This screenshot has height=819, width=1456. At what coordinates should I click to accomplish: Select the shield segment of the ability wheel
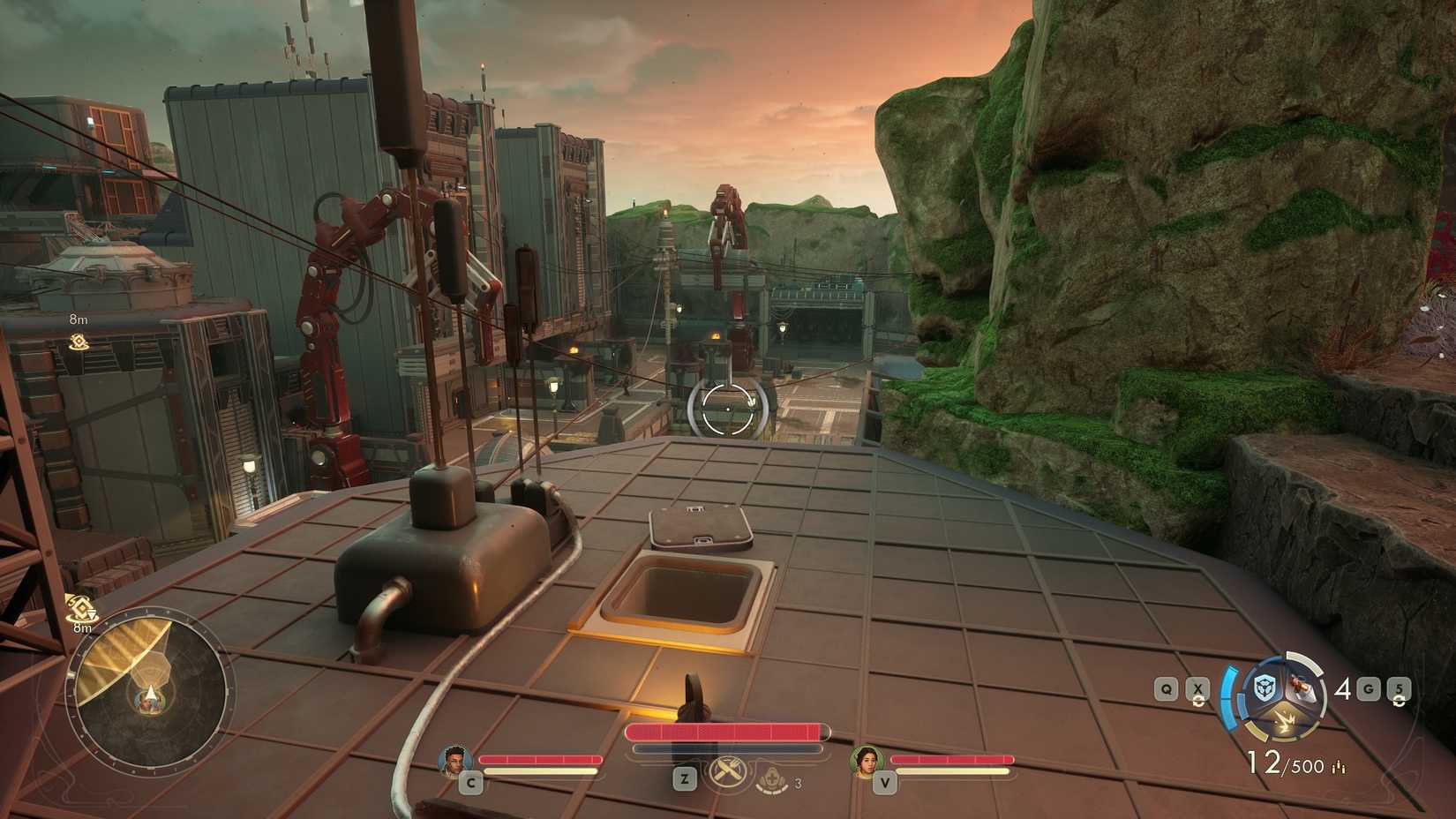(1265, 687)
